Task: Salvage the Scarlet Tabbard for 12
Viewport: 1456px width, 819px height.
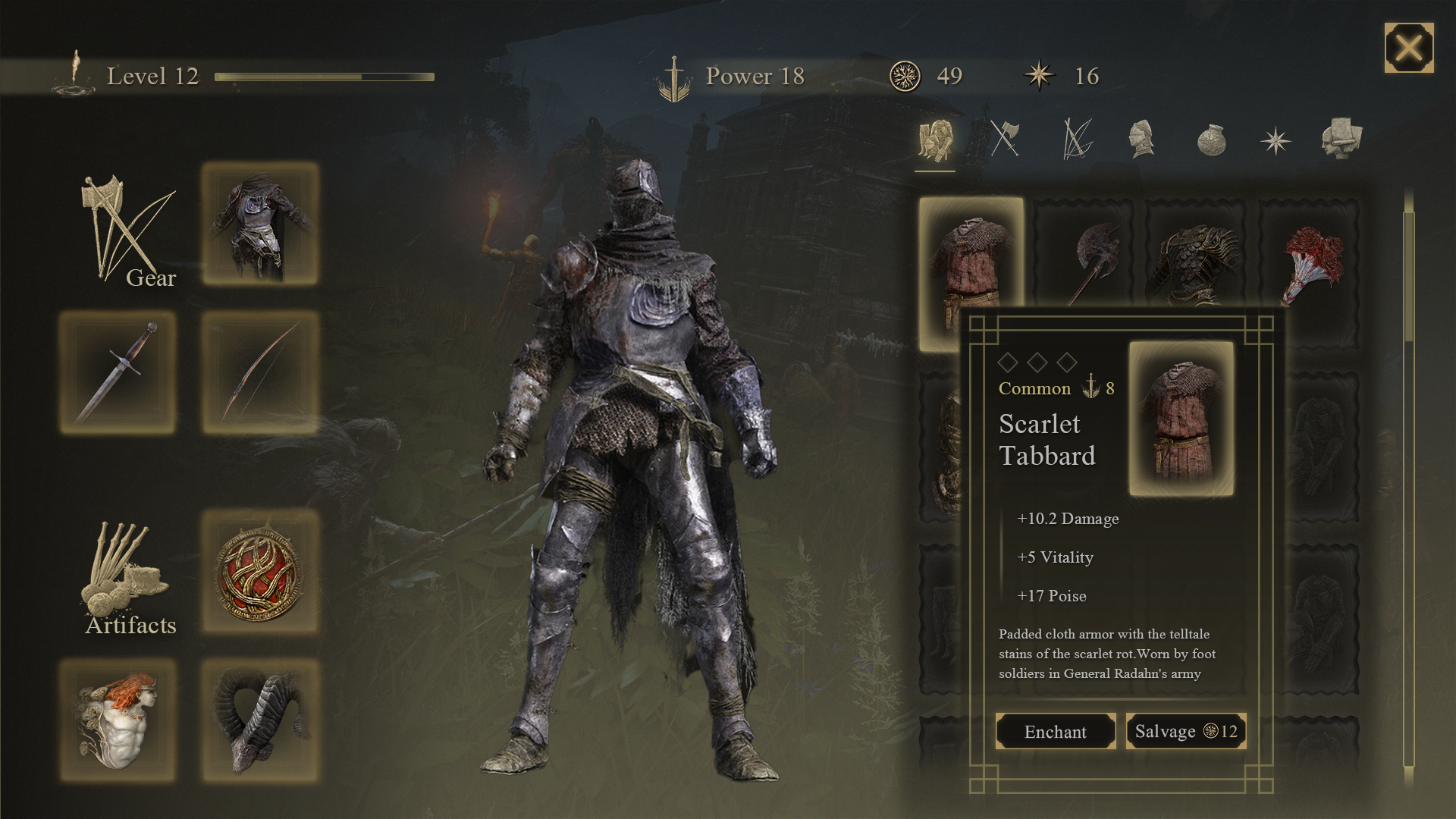Action: (1185, 731)
